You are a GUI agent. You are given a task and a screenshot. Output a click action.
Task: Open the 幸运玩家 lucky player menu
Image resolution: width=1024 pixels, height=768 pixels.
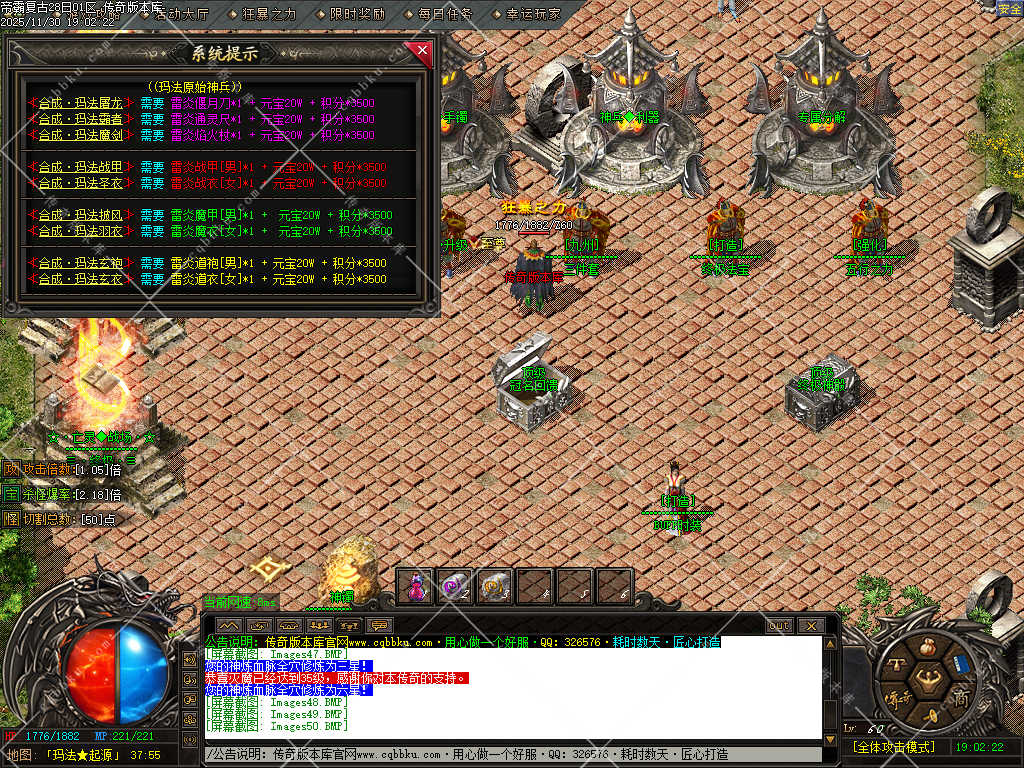pos(533,15)
